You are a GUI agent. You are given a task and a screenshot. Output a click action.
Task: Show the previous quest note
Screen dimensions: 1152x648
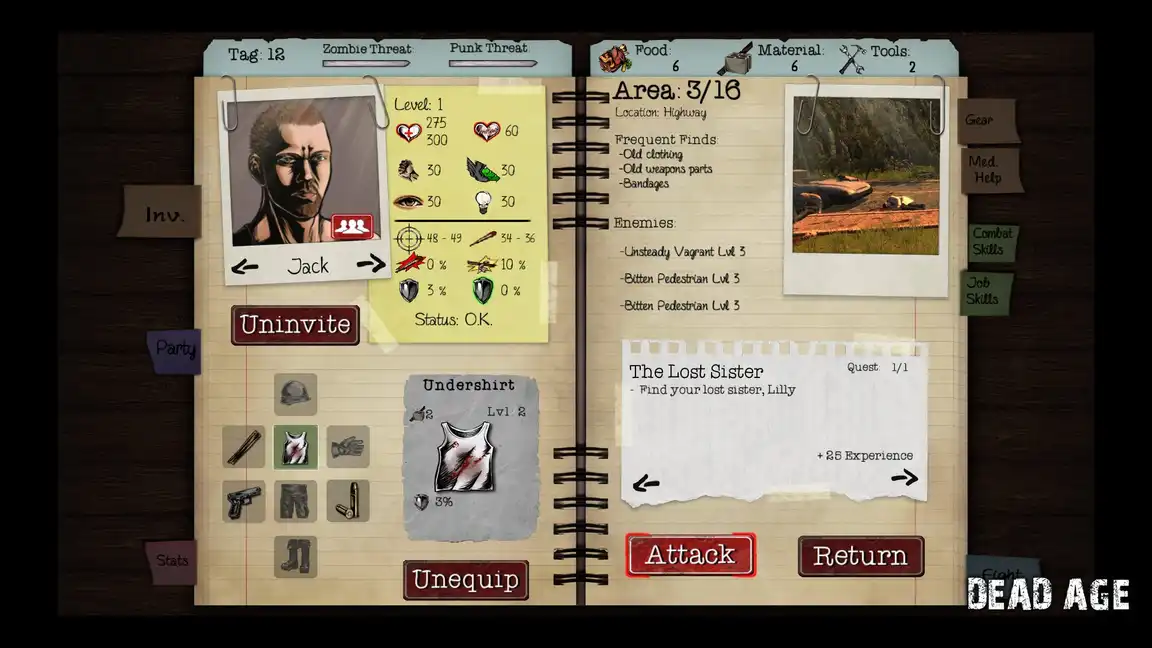click(x=646, y=485)
